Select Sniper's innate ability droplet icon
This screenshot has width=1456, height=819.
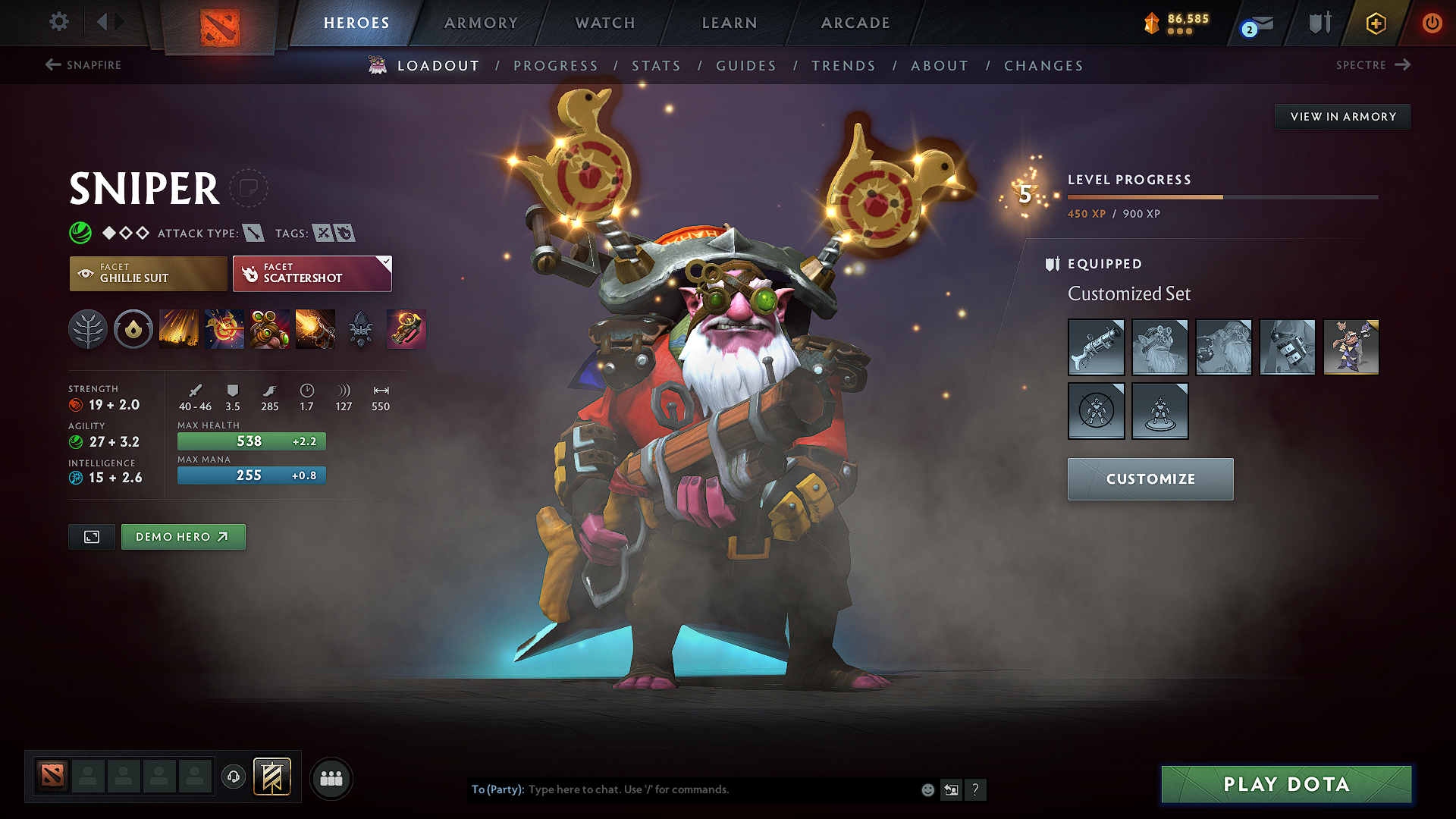tap(133, 329)
